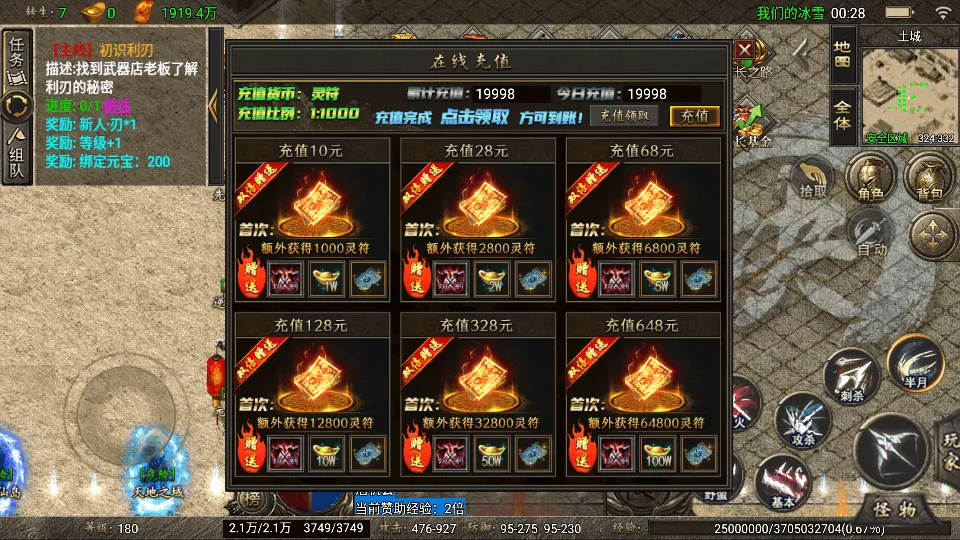Select the 全体 button beside the minimap

tap(843, 116)
